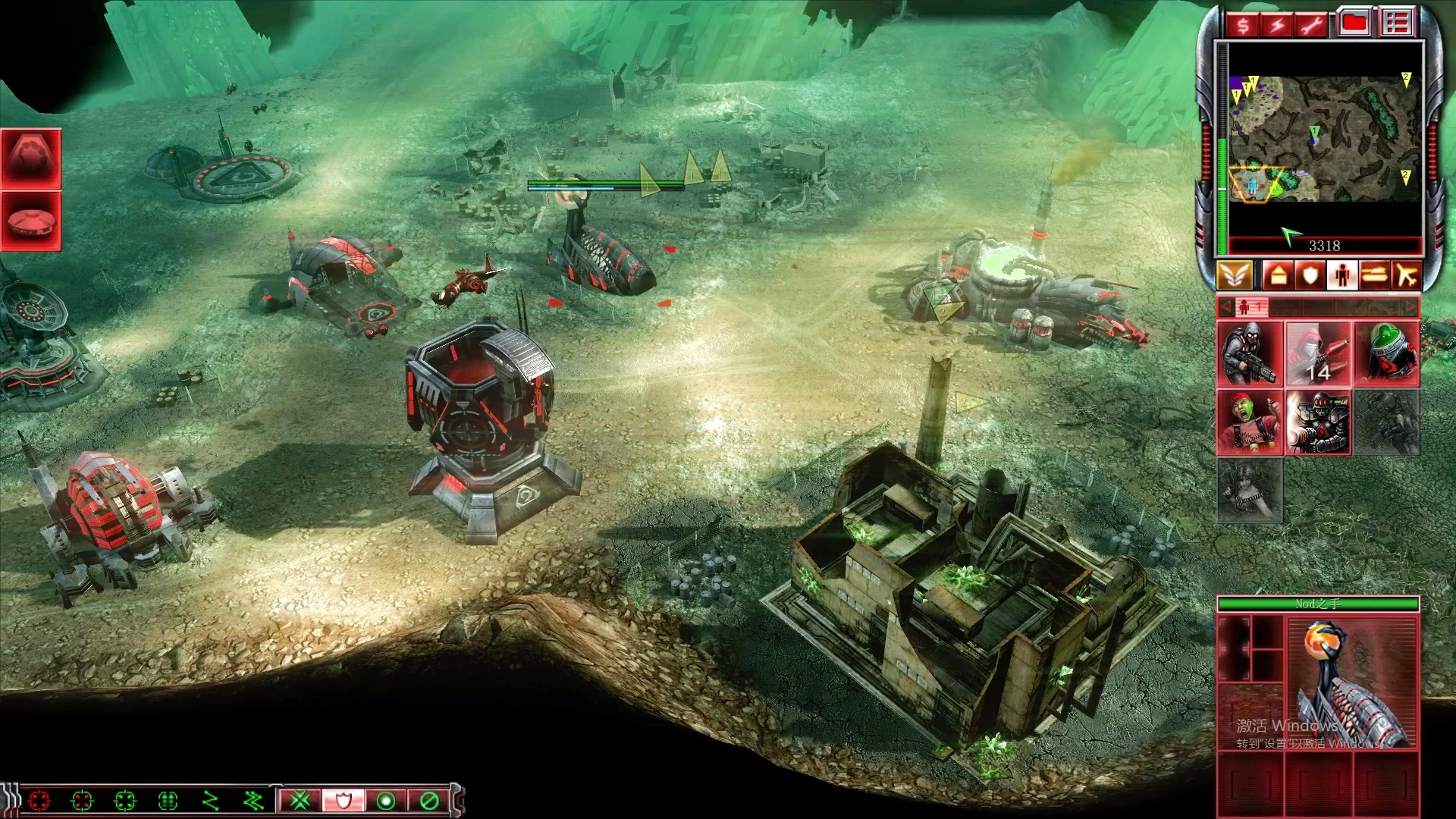Select the infantry production tab
This screenshot has width=1456, height=819.
(1341, 275)
